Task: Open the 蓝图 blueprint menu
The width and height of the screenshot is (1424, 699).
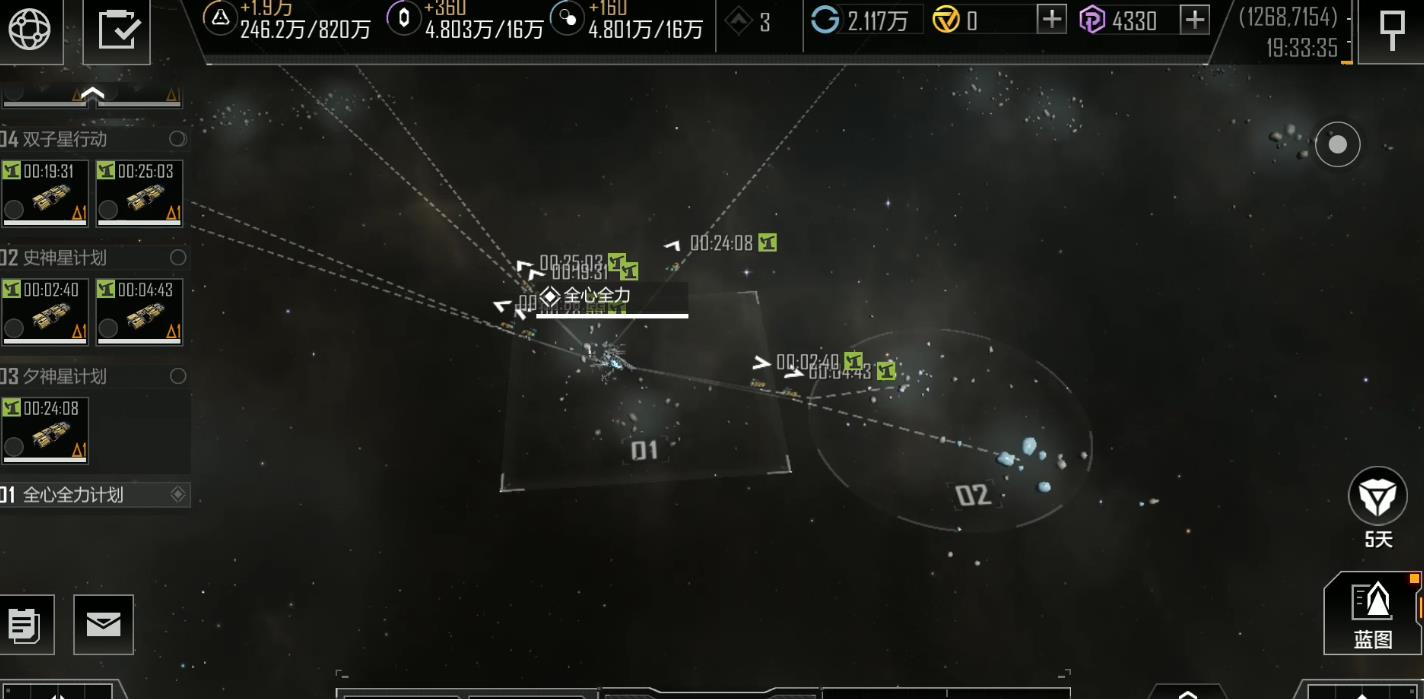Action: tap(1373, 612)
